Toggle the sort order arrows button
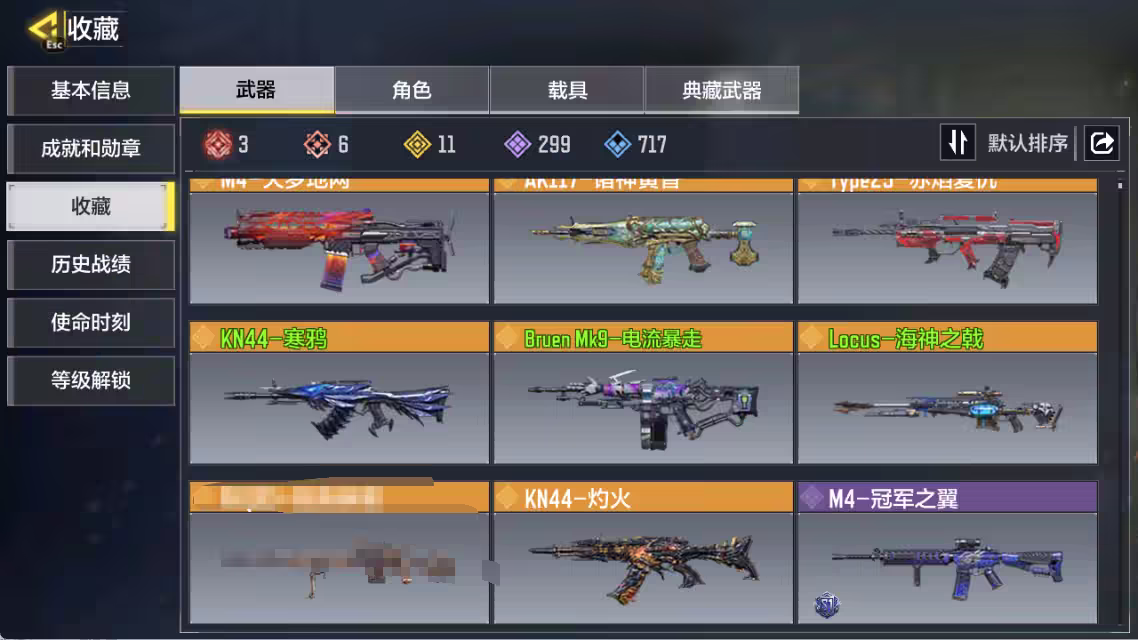The width and height of the screenshot is (1138, 640). [x=957, y=143]
